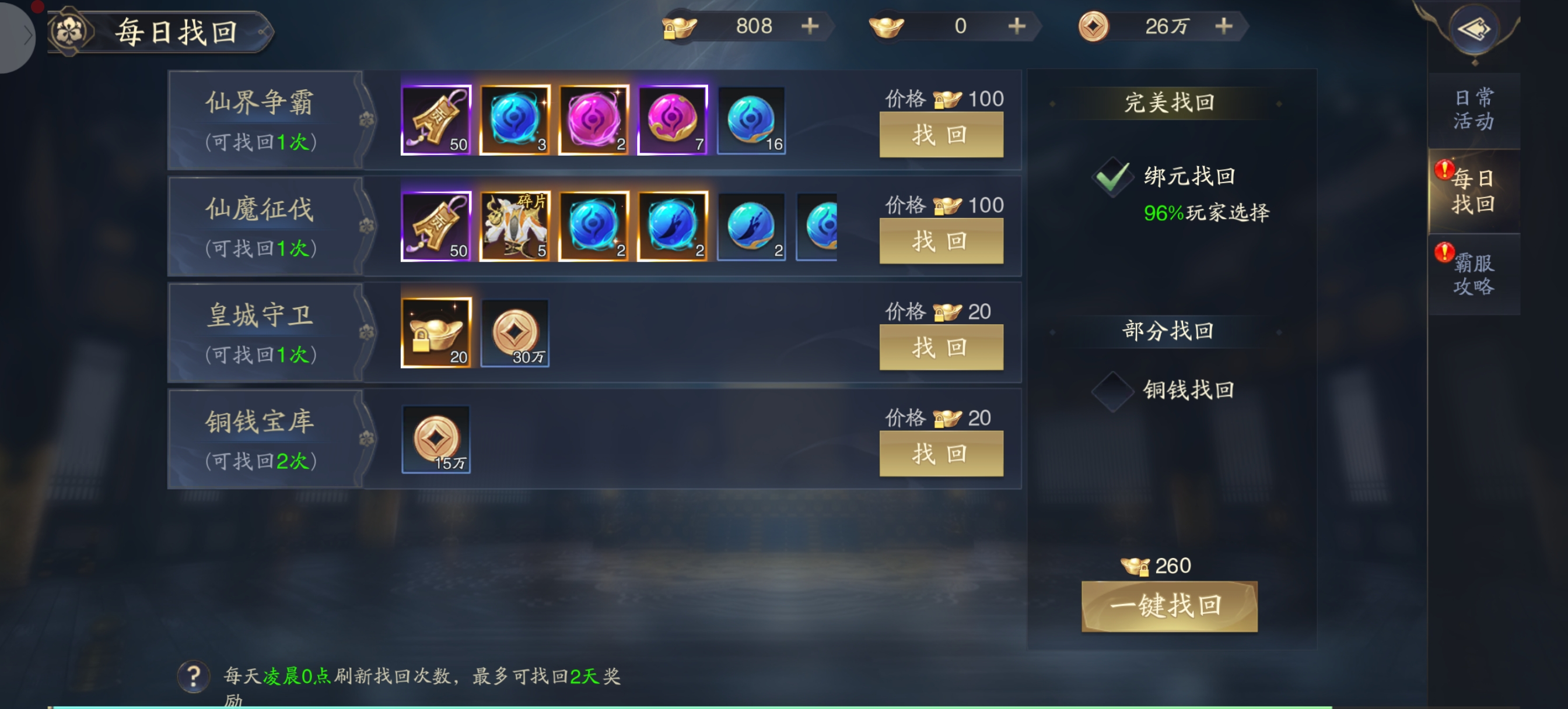The image size is (1568, 709).
Task: Choose the 铜钱找回 partial retrieve option
Action: click(1112, 391)
